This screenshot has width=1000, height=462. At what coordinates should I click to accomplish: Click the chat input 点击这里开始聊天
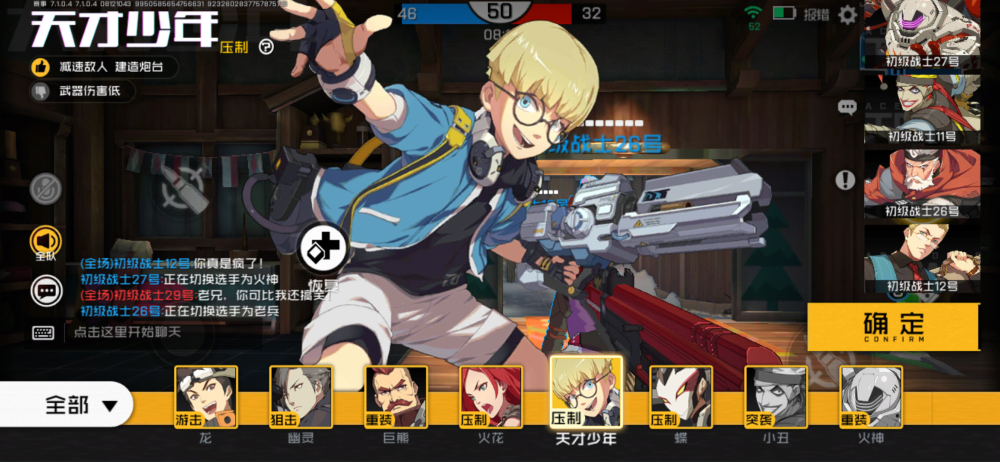[150, 332]
